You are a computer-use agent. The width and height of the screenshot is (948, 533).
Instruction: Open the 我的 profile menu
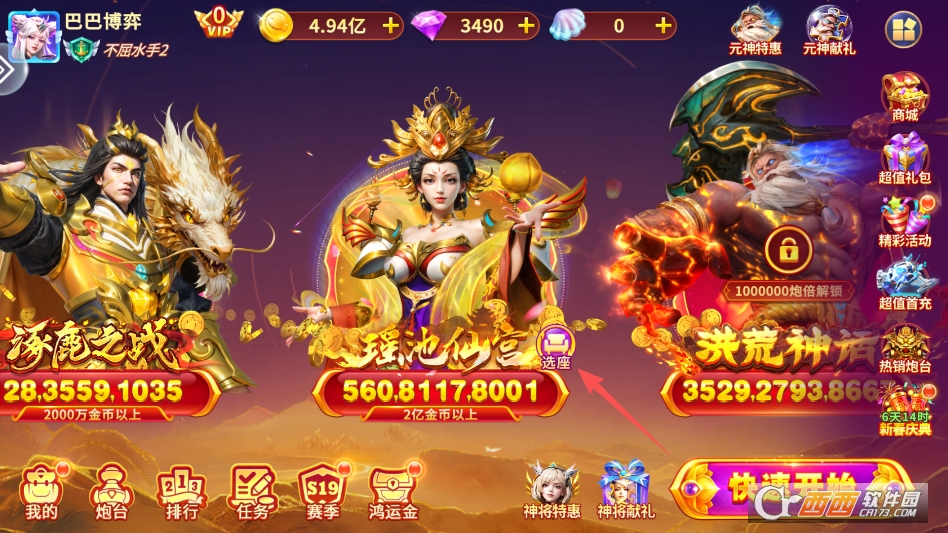pyautogui.click(x=42, y=490)
